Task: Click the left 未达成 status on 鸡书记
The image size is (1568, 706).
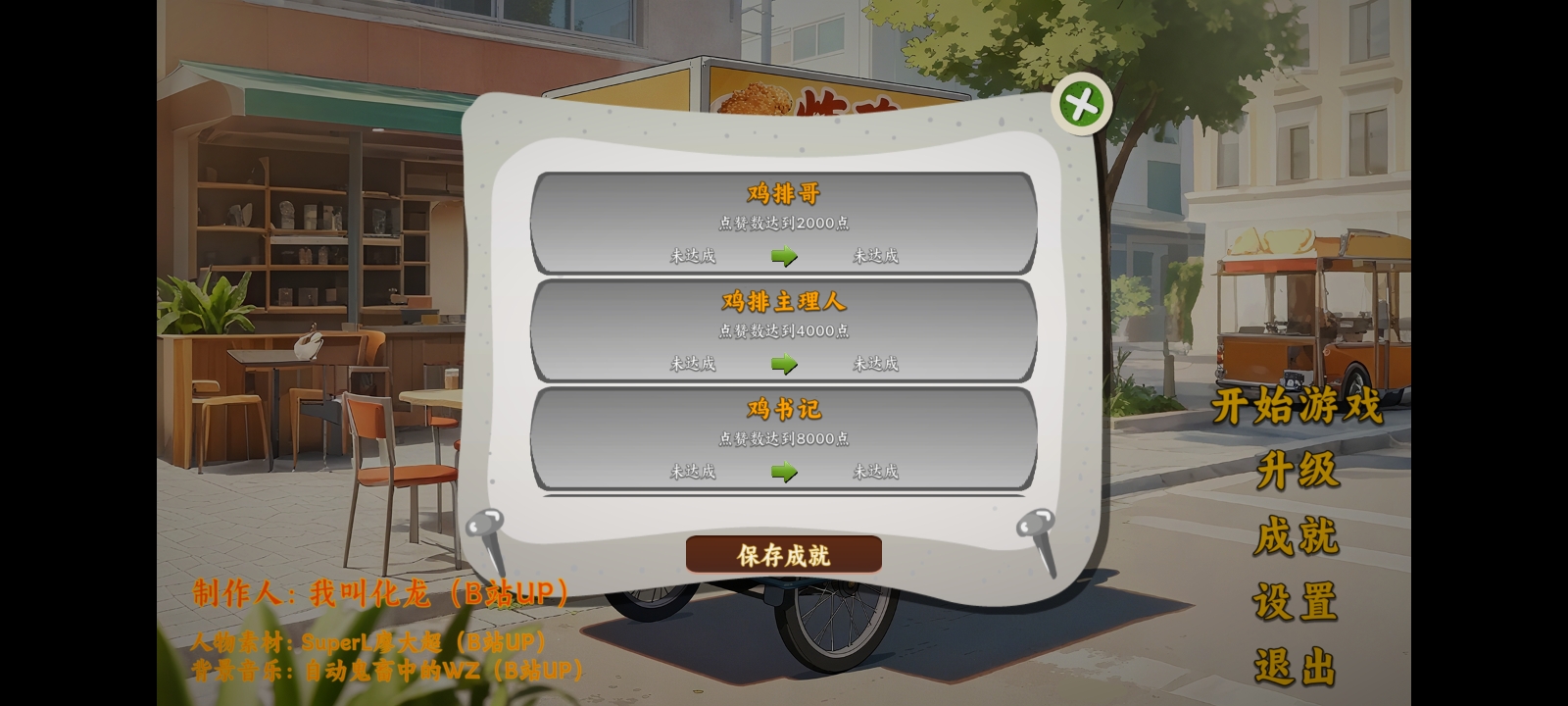Action: click(x=692, y=471)
